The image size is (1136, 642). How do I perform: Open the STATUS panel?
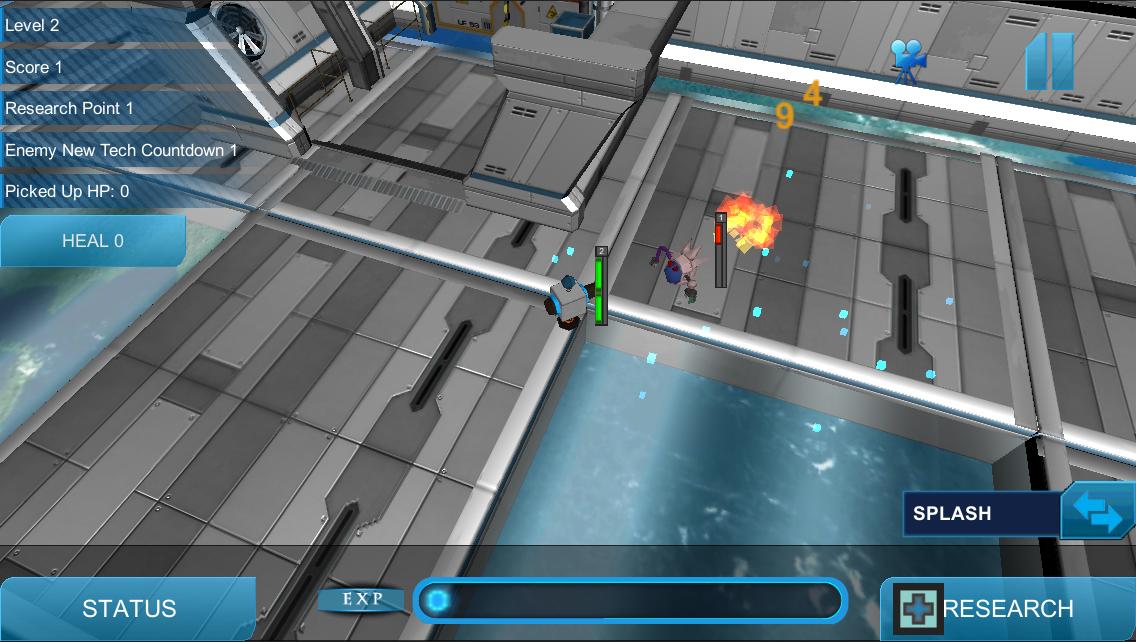128,608
